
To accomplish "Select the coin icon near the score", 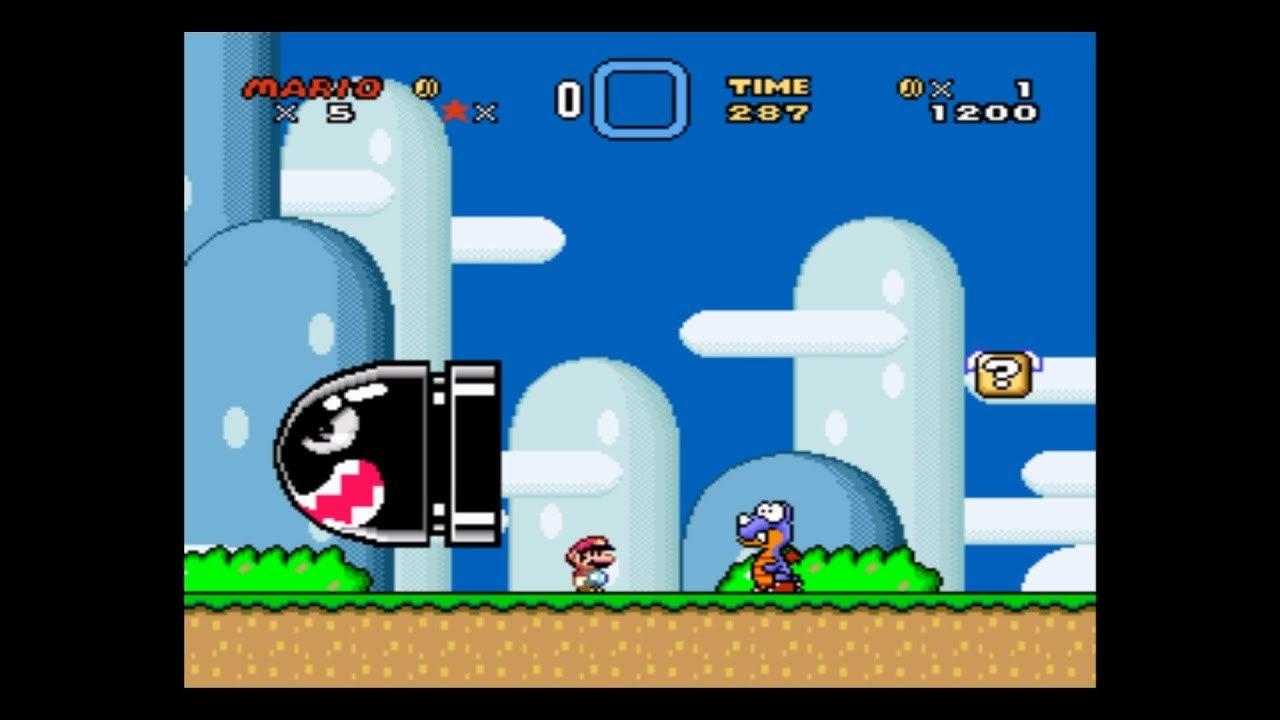I will pos(912,87).
